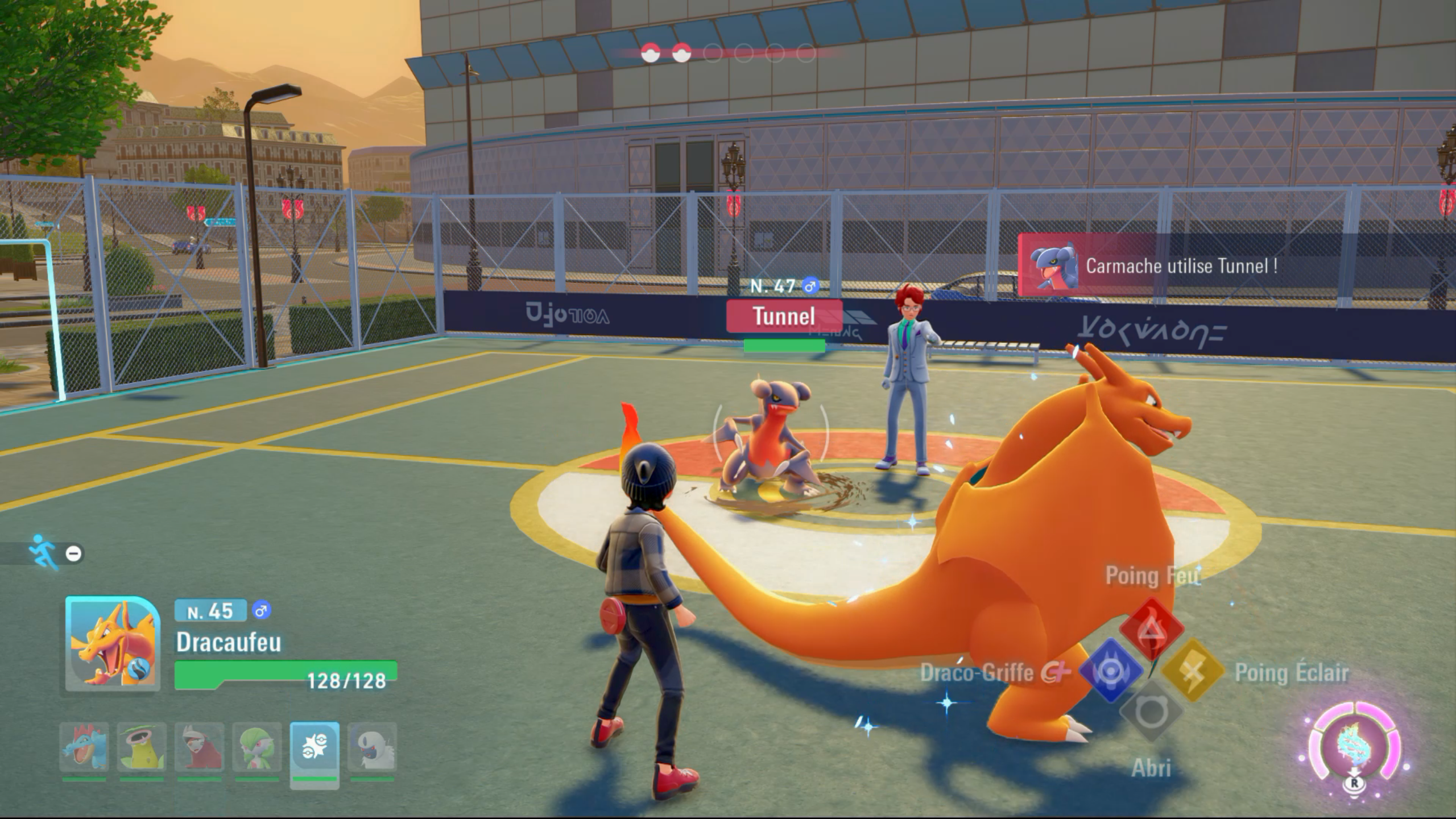Use the red Poing Feu move
Image resolution: width=1456 pixels, height=819 pixels.
click(1152, 628)
